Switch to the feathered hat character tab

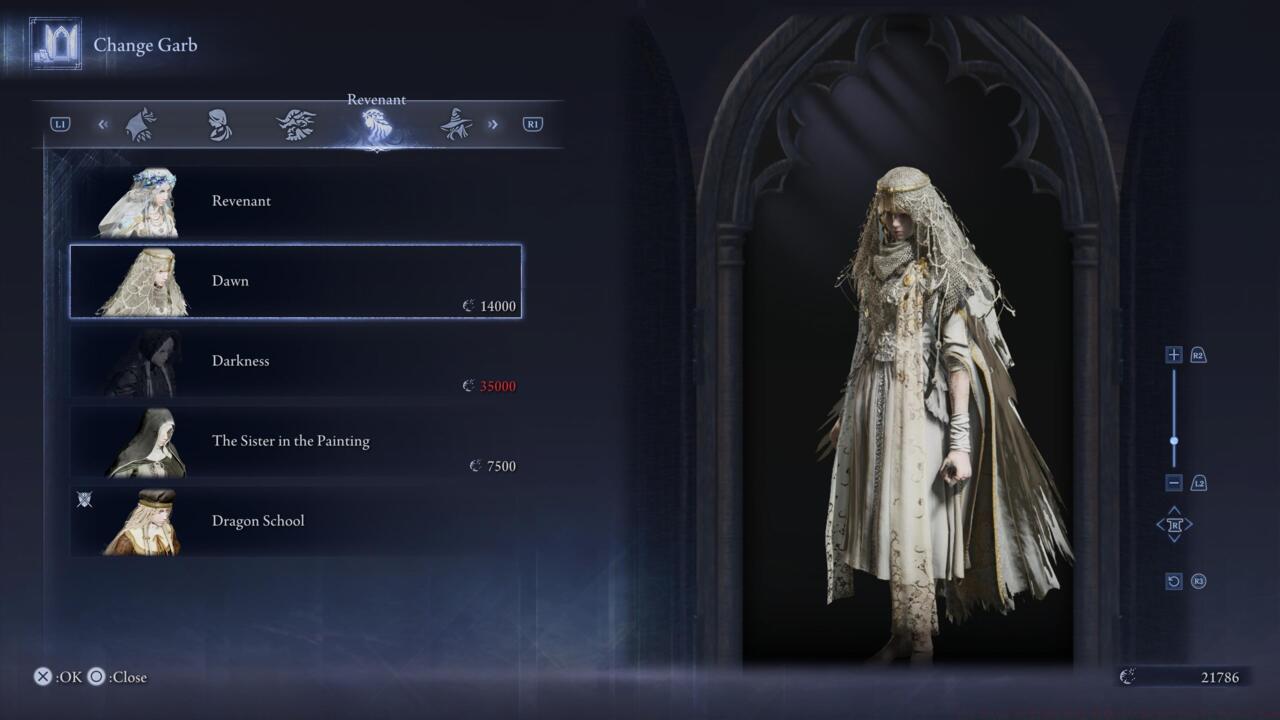pyautogui.click(x=297, y=125)
